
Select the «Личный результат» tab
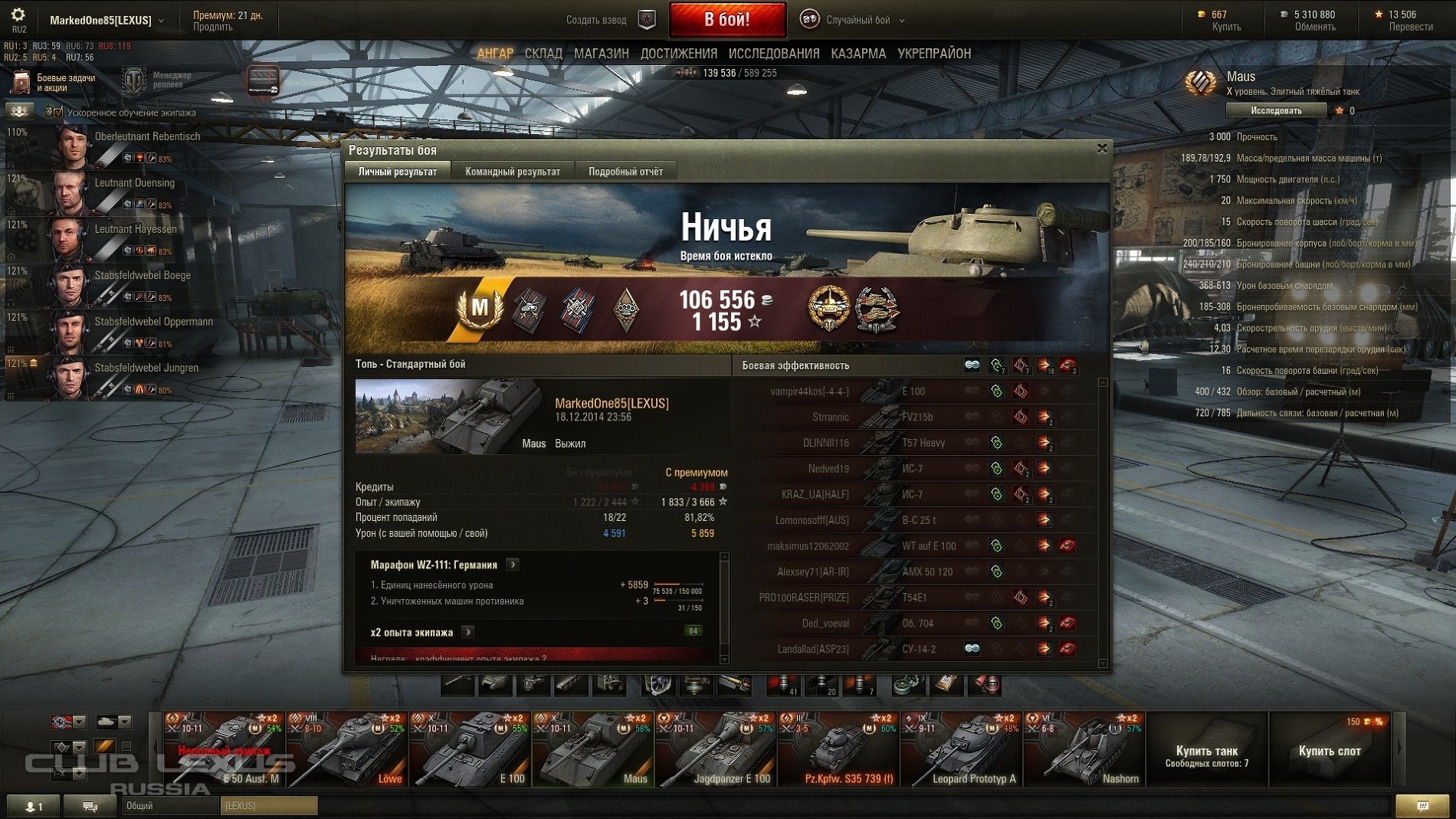point(398,172)
